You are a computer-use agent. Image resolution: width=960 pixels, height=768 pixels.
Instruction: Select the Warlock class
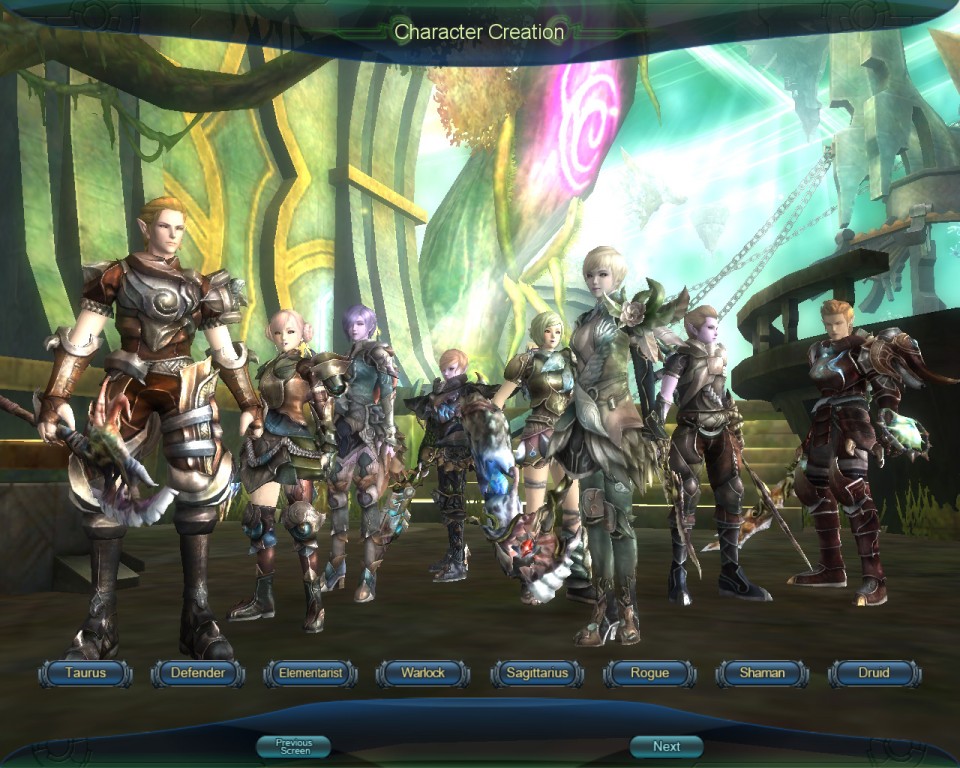coord(423,673)
